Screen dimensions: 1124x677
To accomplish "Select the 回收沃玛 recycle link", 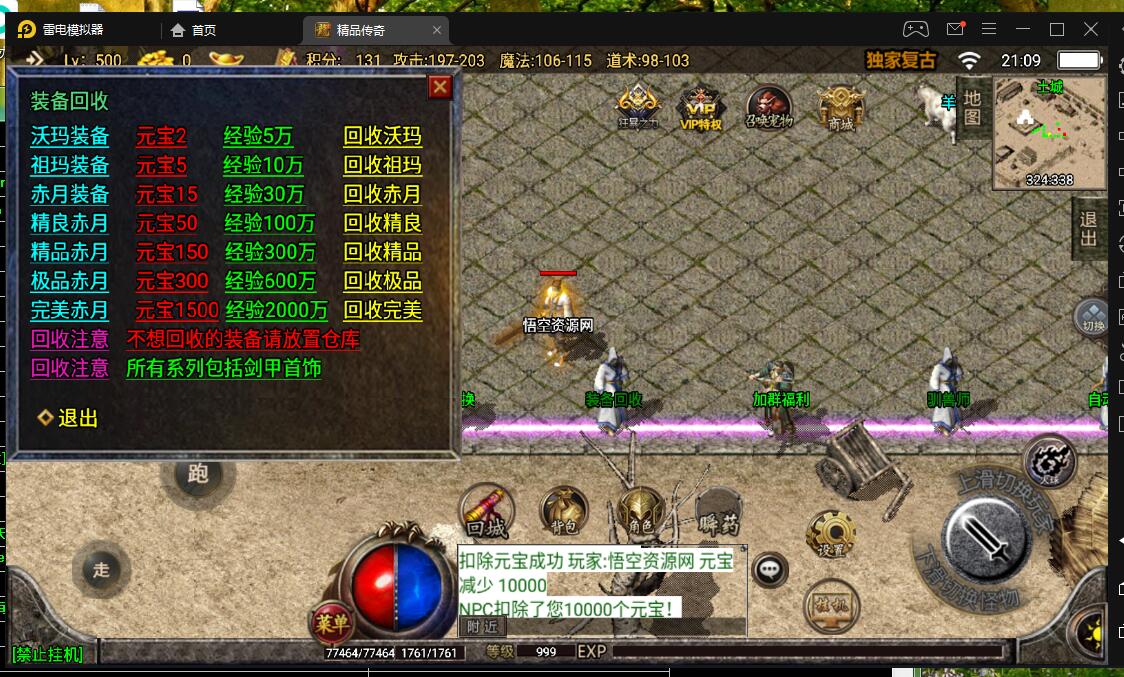I will pyautogui.click(x=382, y=136).
